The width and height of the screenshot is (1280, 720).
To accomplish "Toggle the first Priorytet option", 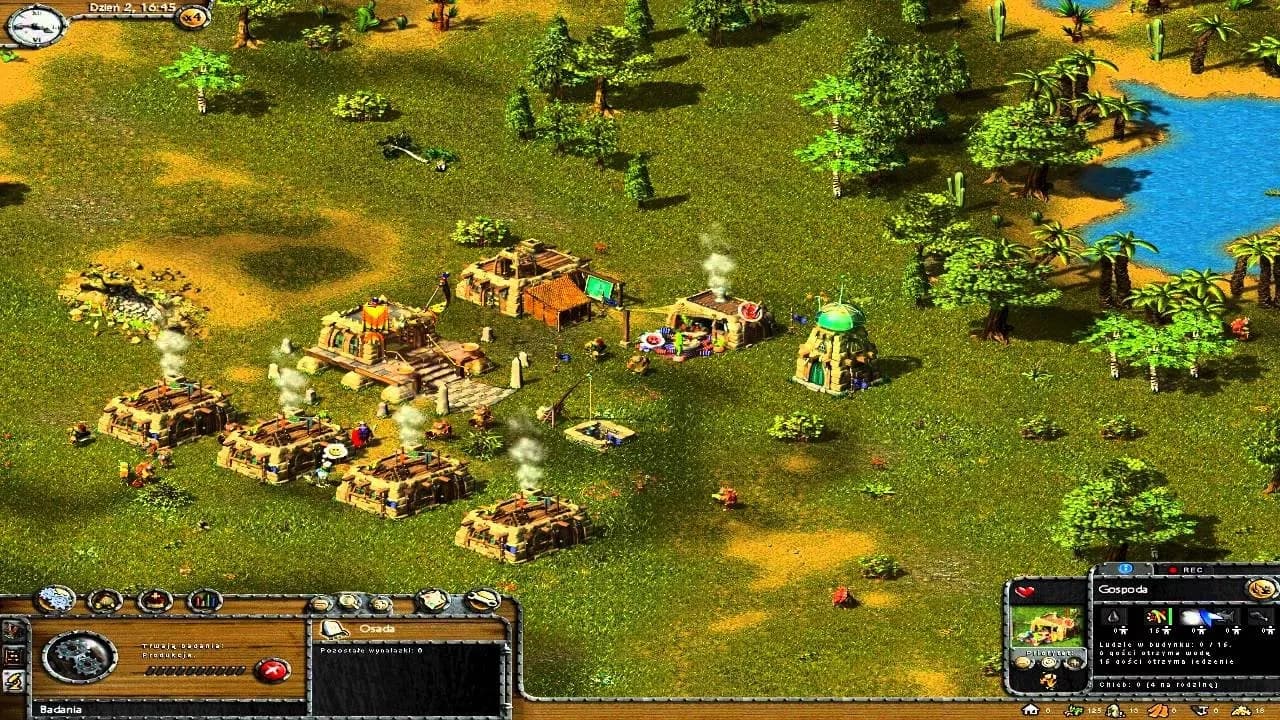I will pyautogui.click(x=1022, y=661).
